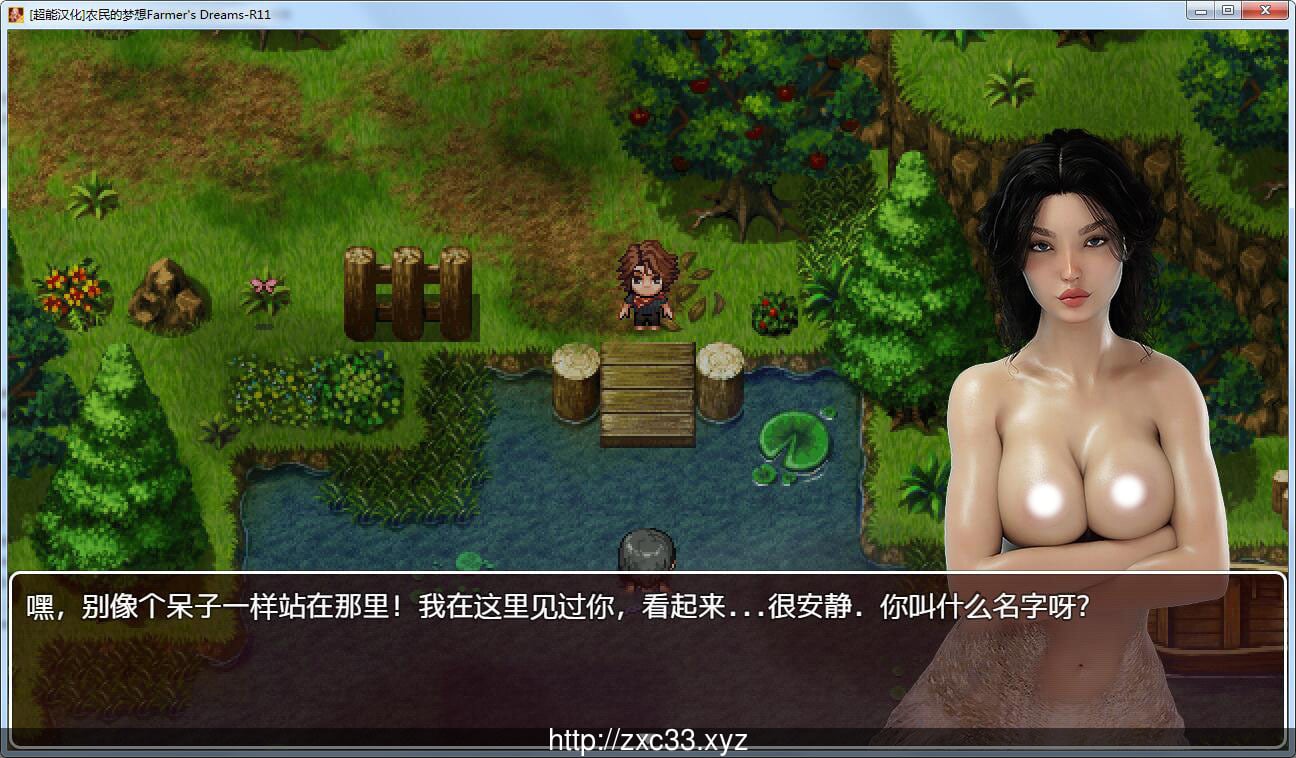Open the http://zxc33.xyz link

tap(646, 737)
